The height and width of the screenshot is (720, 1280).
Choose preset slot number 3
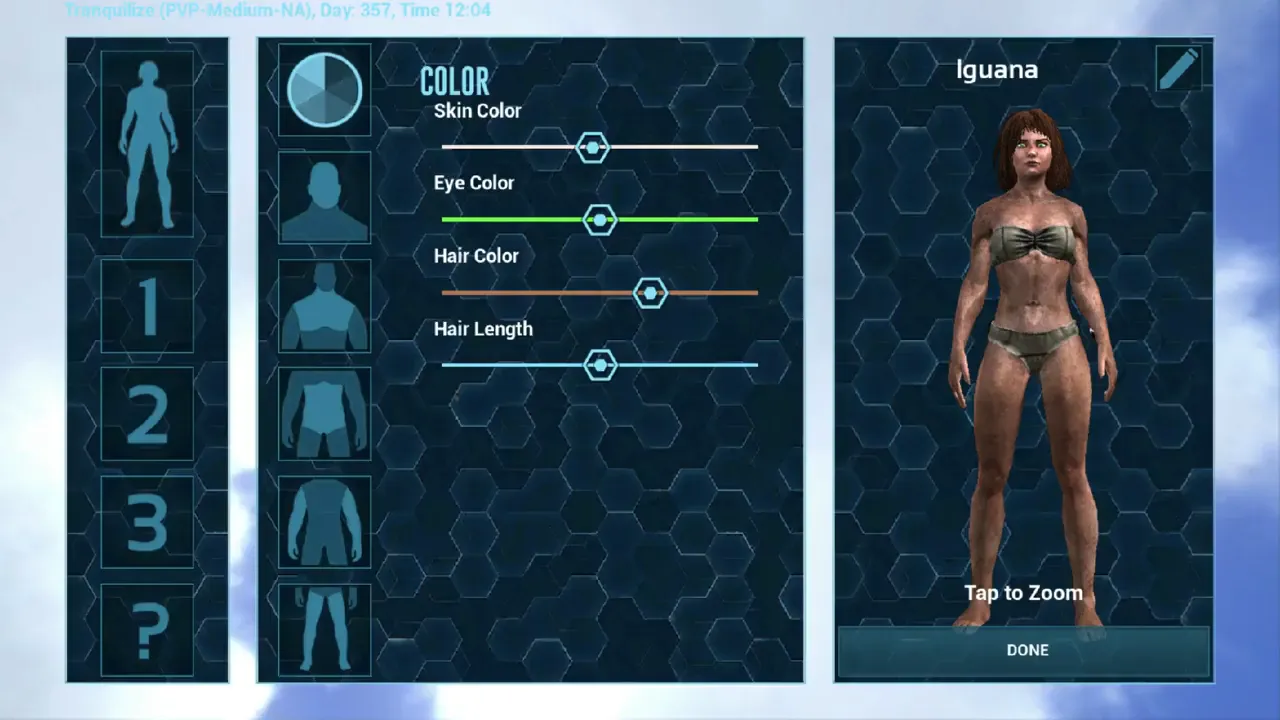[147, 522]
